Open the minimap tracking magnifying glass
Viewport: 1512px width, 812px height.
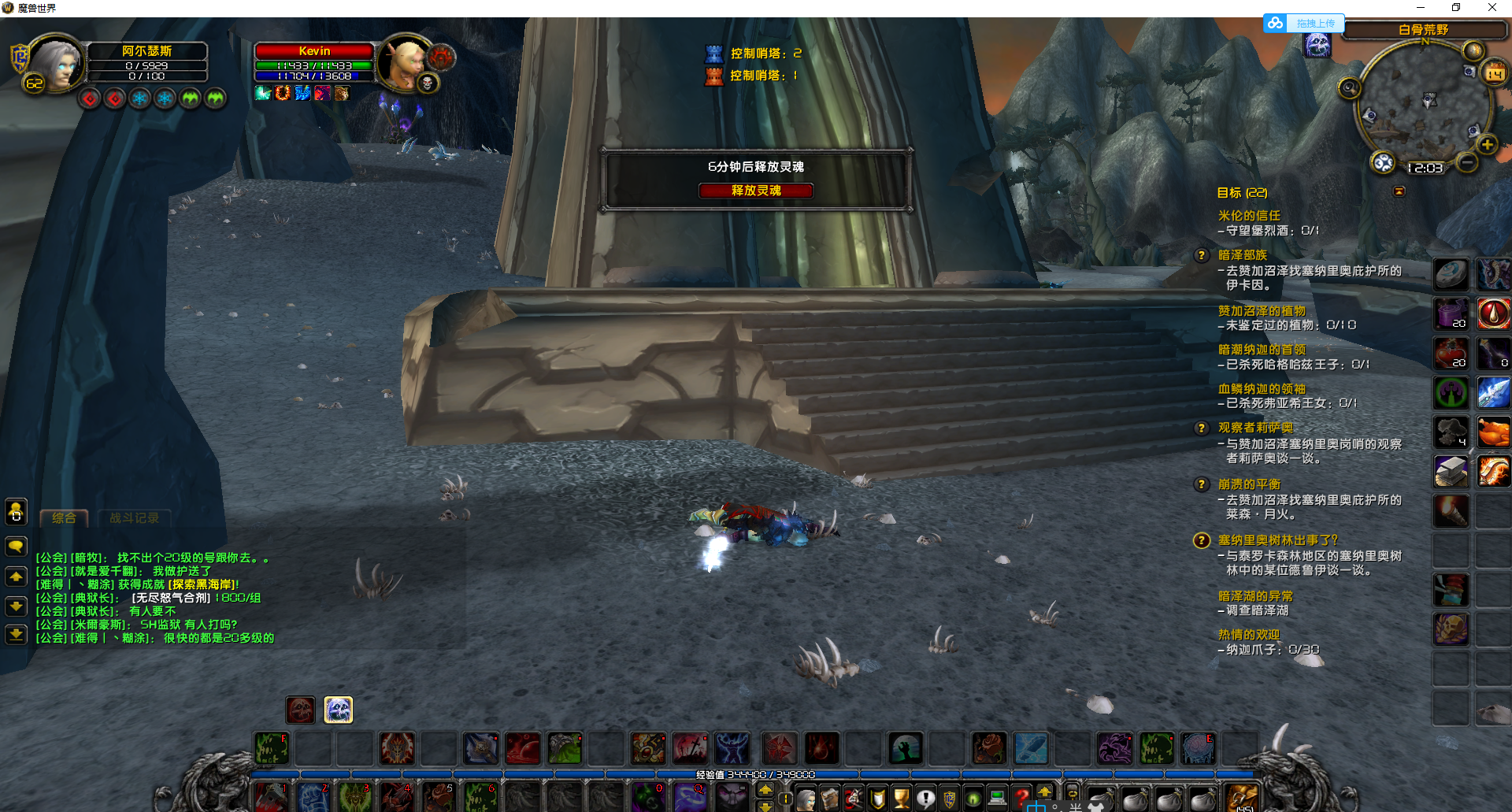click(x=1349, y=87)
